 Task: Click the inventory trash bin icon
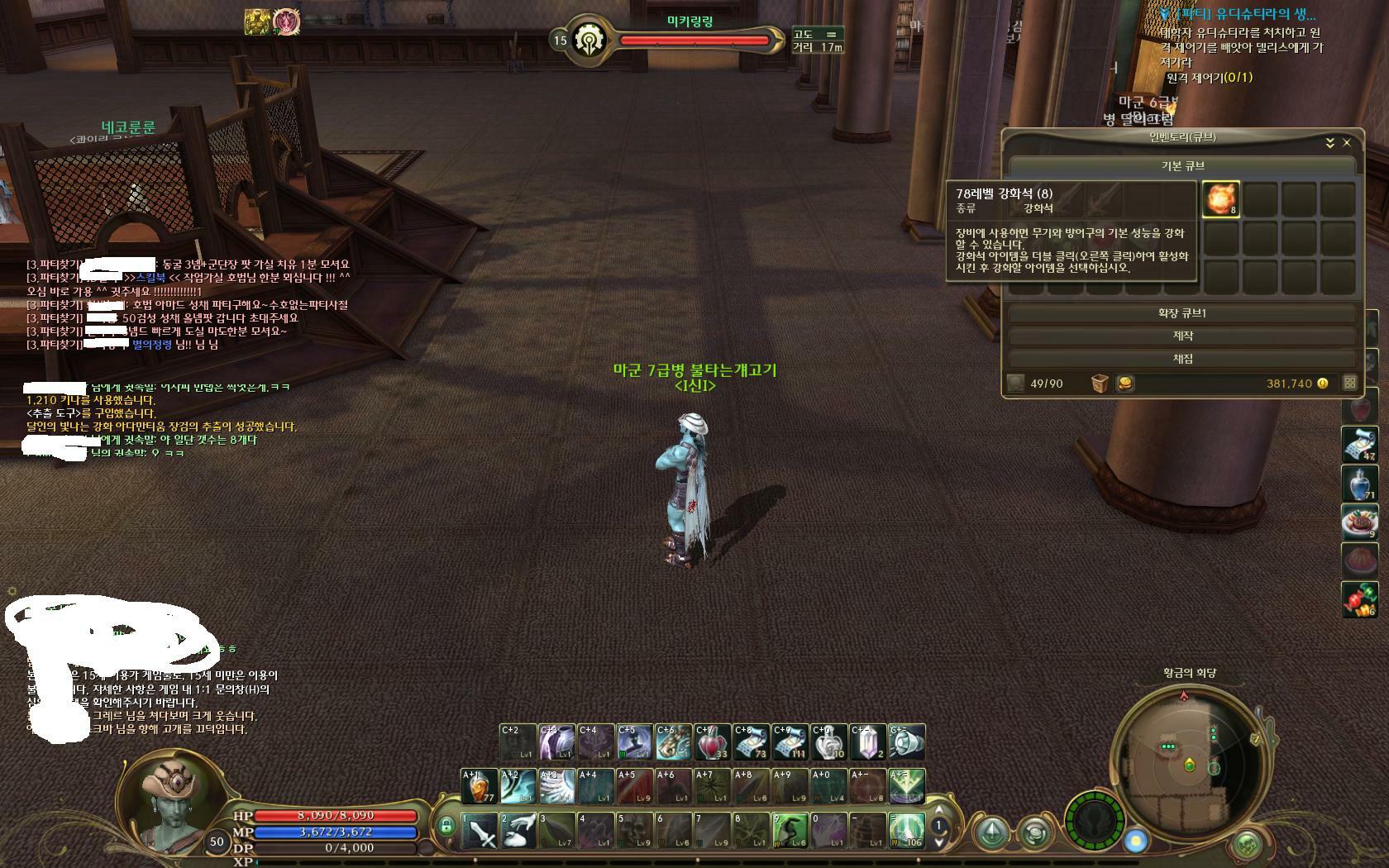(1100, 384)
